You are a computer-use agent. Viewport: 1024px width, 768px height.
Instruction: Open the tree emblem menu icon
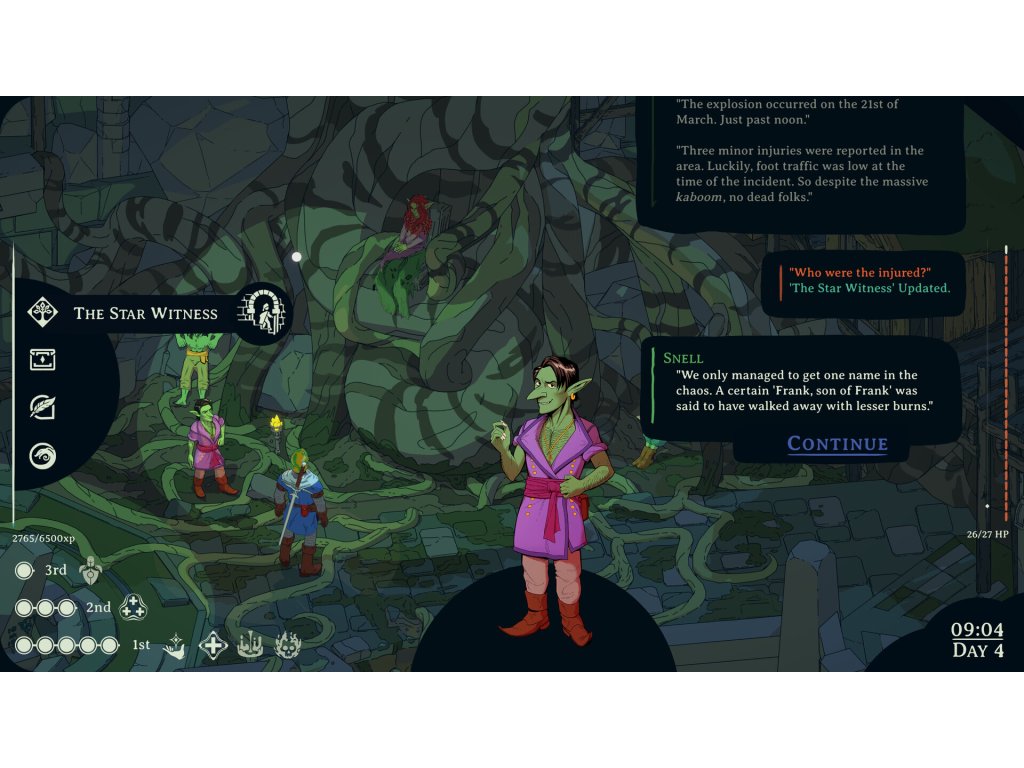pos(42,313)
